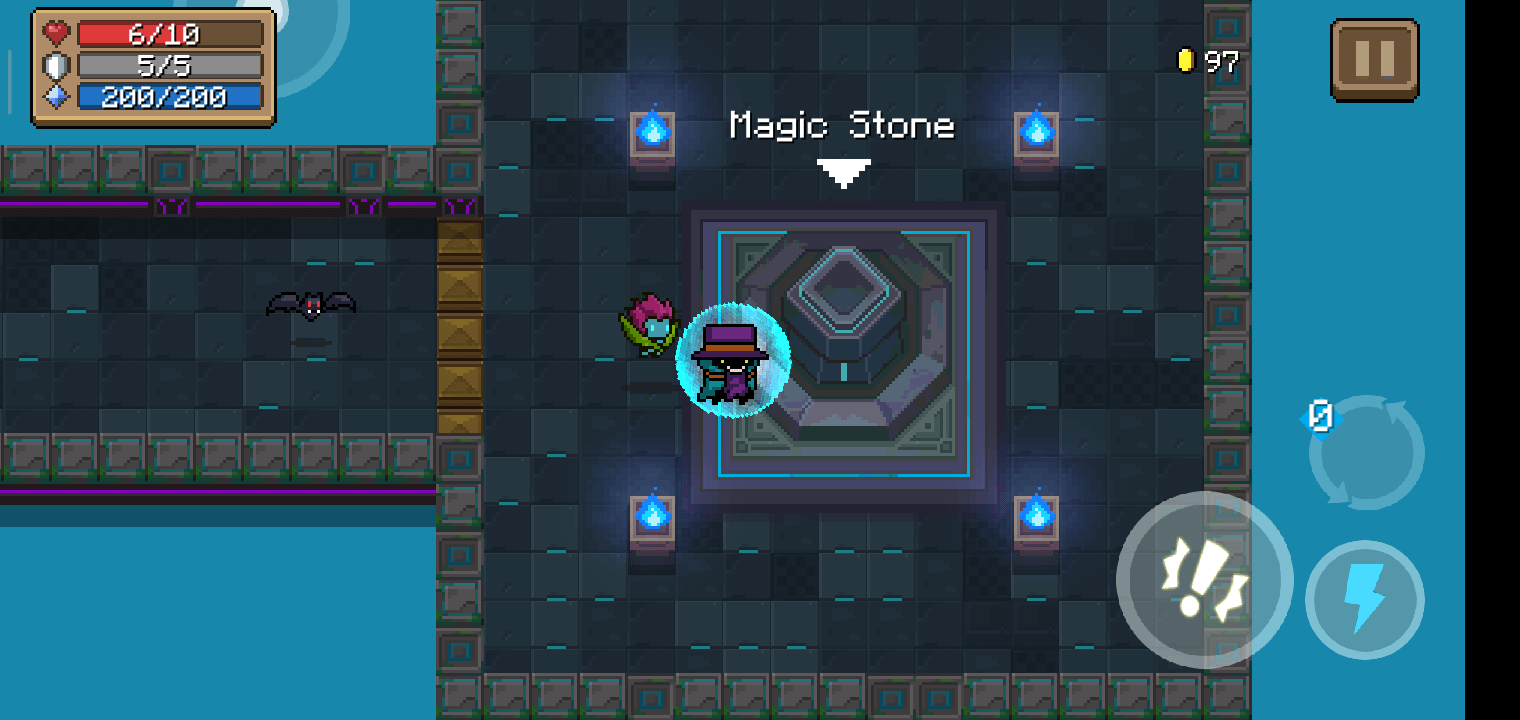Viewport: 1520px width, 720px height.
Task: Tap the pause button in the top-right corner
Action: pyautogui.click(x=1374, y=57)
